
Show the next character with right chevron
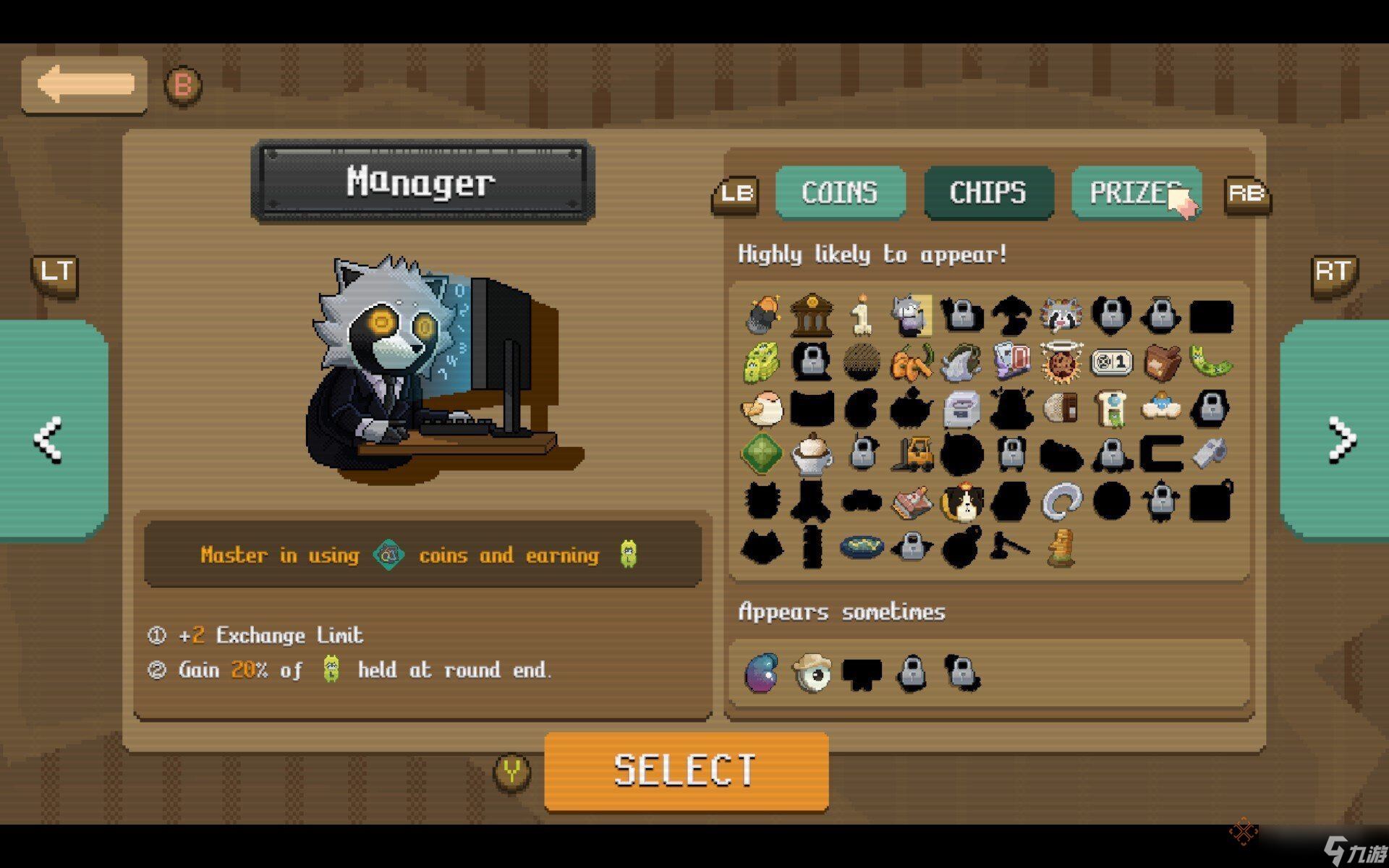coord(1340,438)
